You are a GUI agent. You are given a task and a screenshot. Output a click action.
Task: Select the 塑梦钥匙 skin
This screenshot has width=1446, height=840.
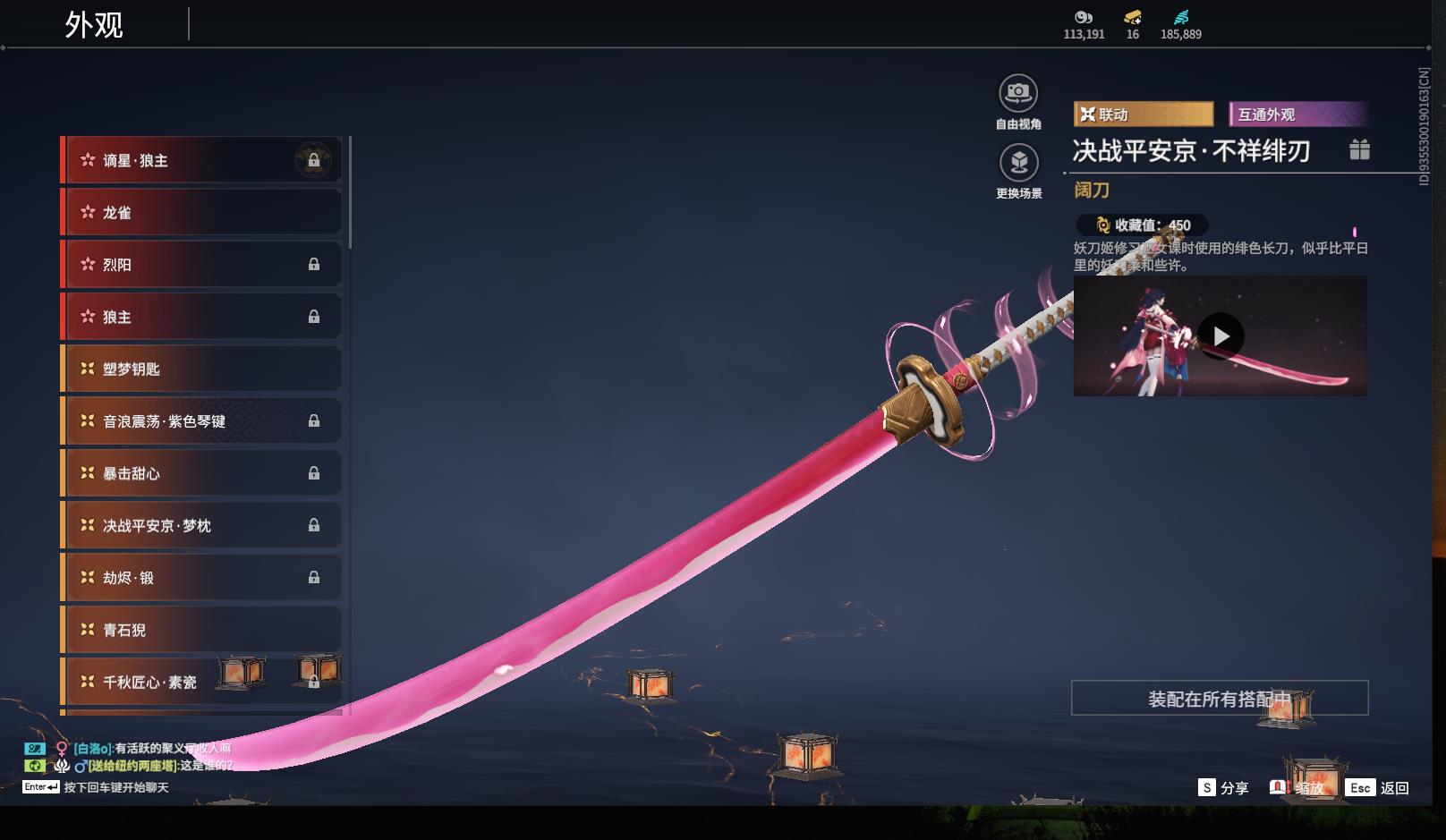click(x=201, y=369)
